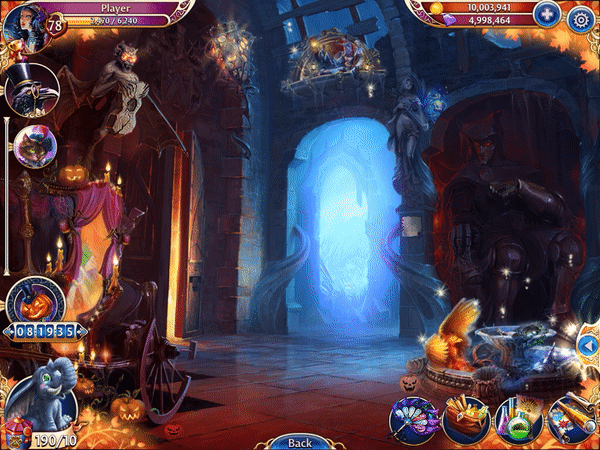Open the feather fan and mask icon
Screen dimensions: 600x450
(413, 420)
